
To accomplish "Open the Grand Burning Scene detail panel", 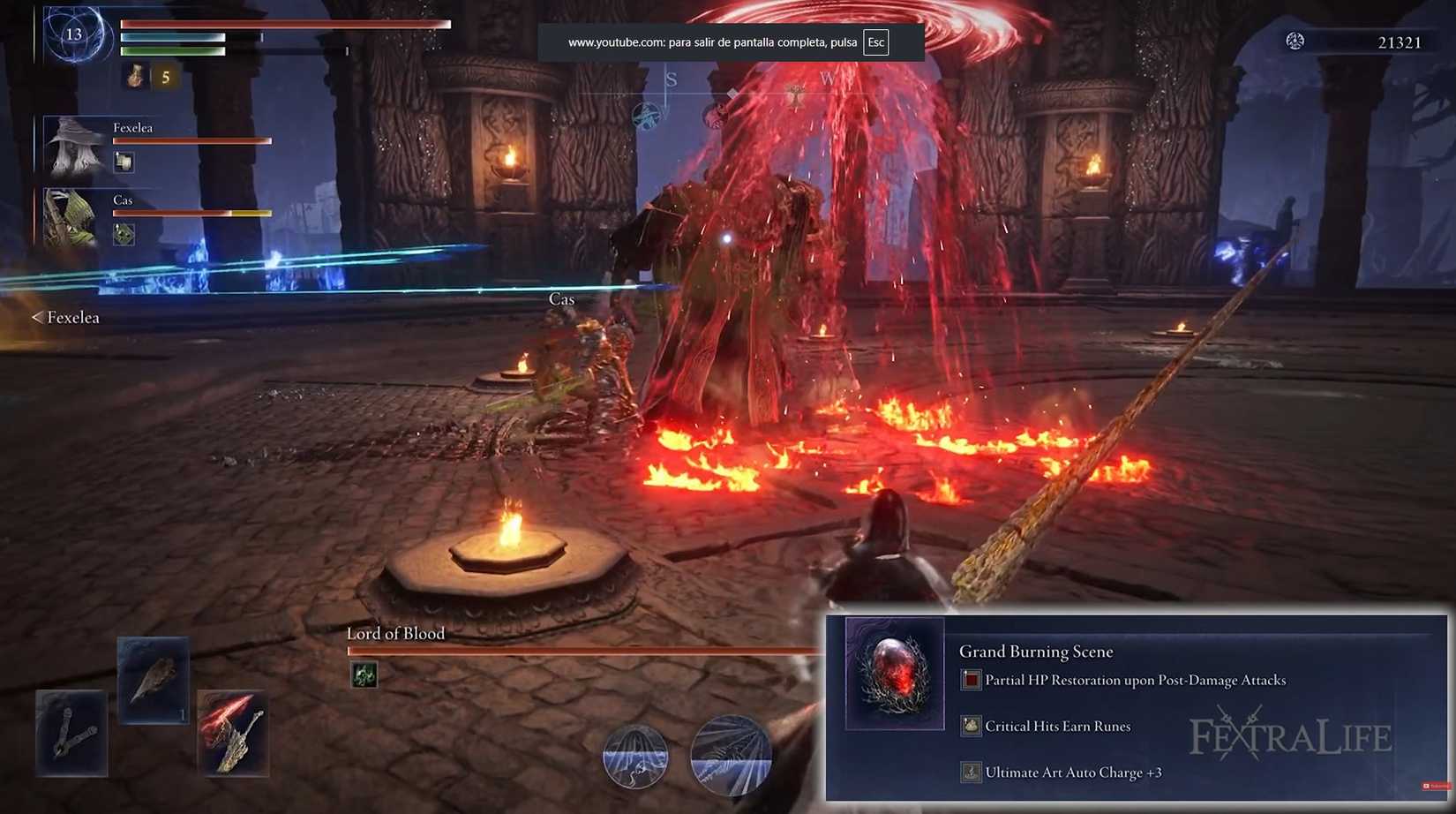I will click(x=1037, y=651).
